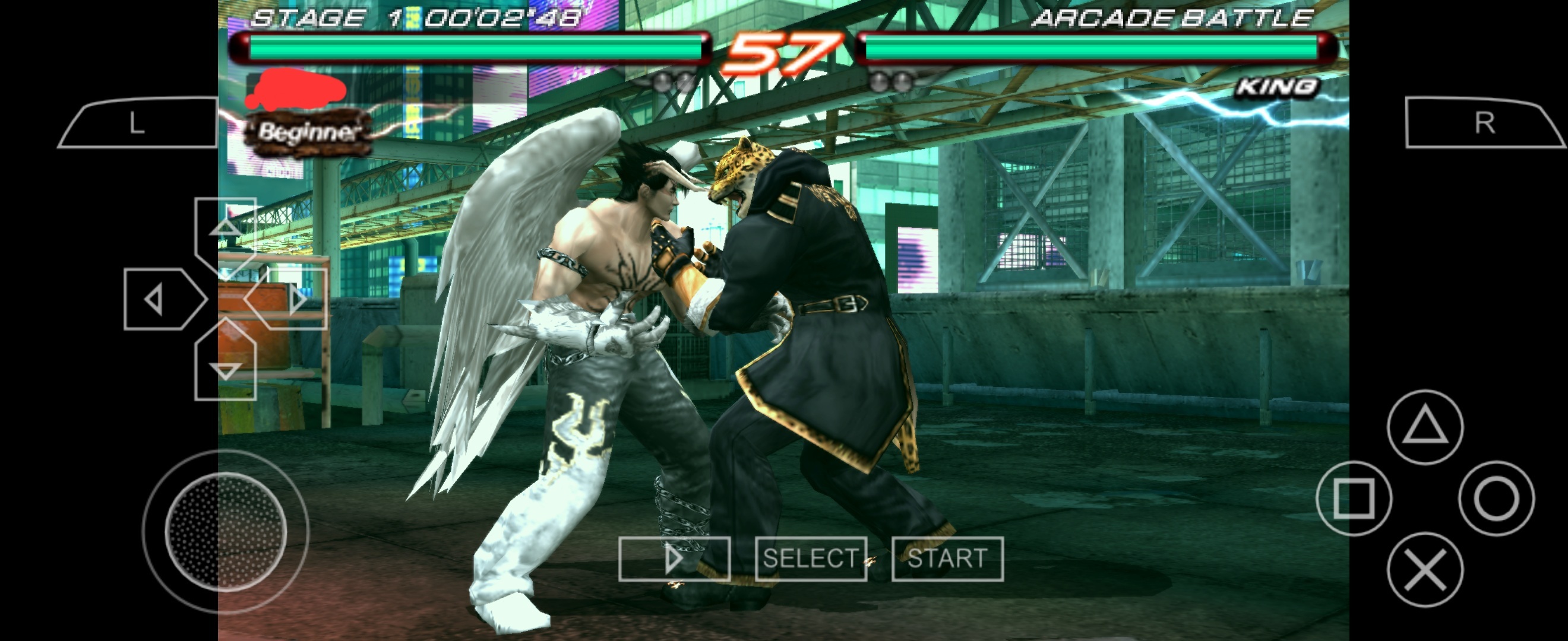The height and width of the screenshot is (641, 1568).
Task: Hit the triangle action button
Action: tap(1425, 427)
